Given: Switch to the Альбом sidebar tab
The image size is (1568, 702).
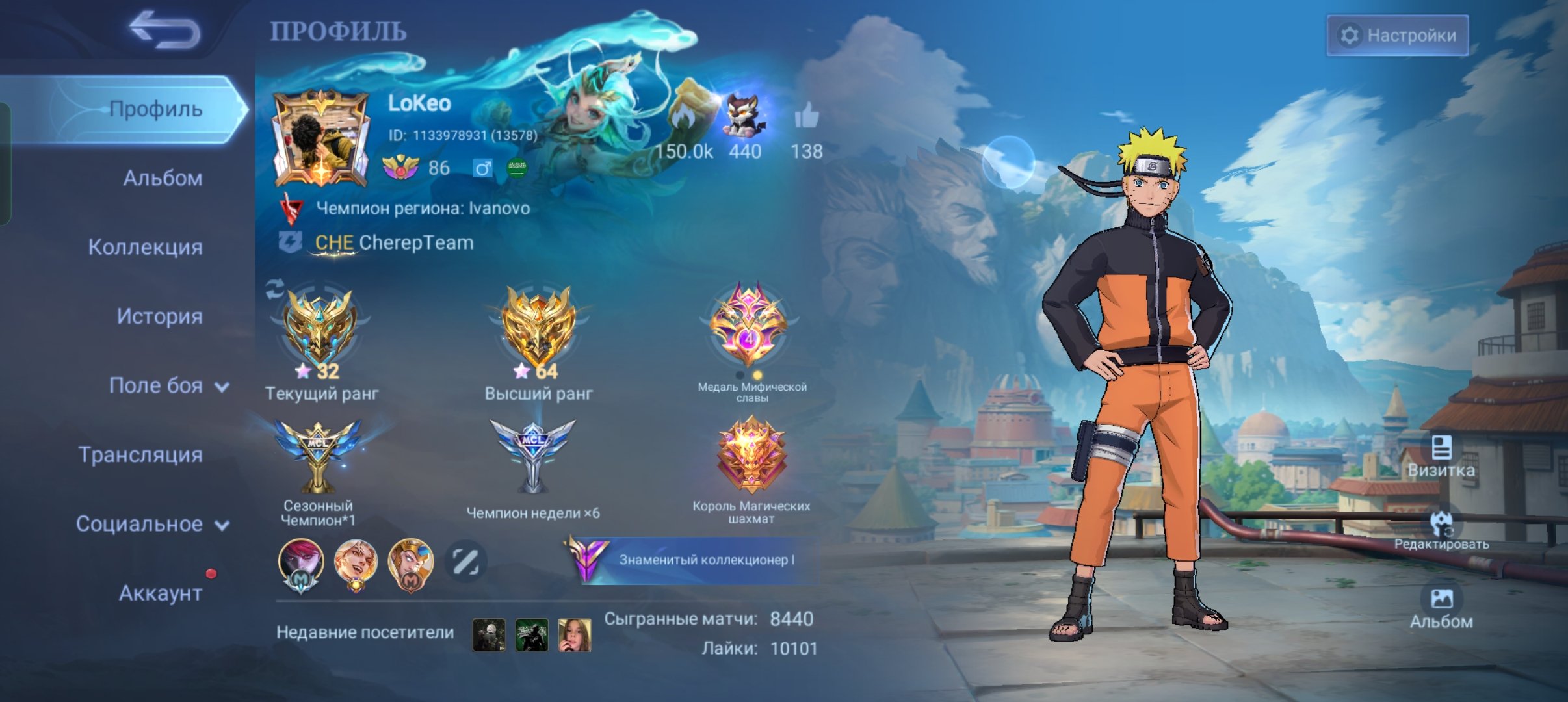Looking at the screenshot, I should pyautogui.click(x=163, y=178).
